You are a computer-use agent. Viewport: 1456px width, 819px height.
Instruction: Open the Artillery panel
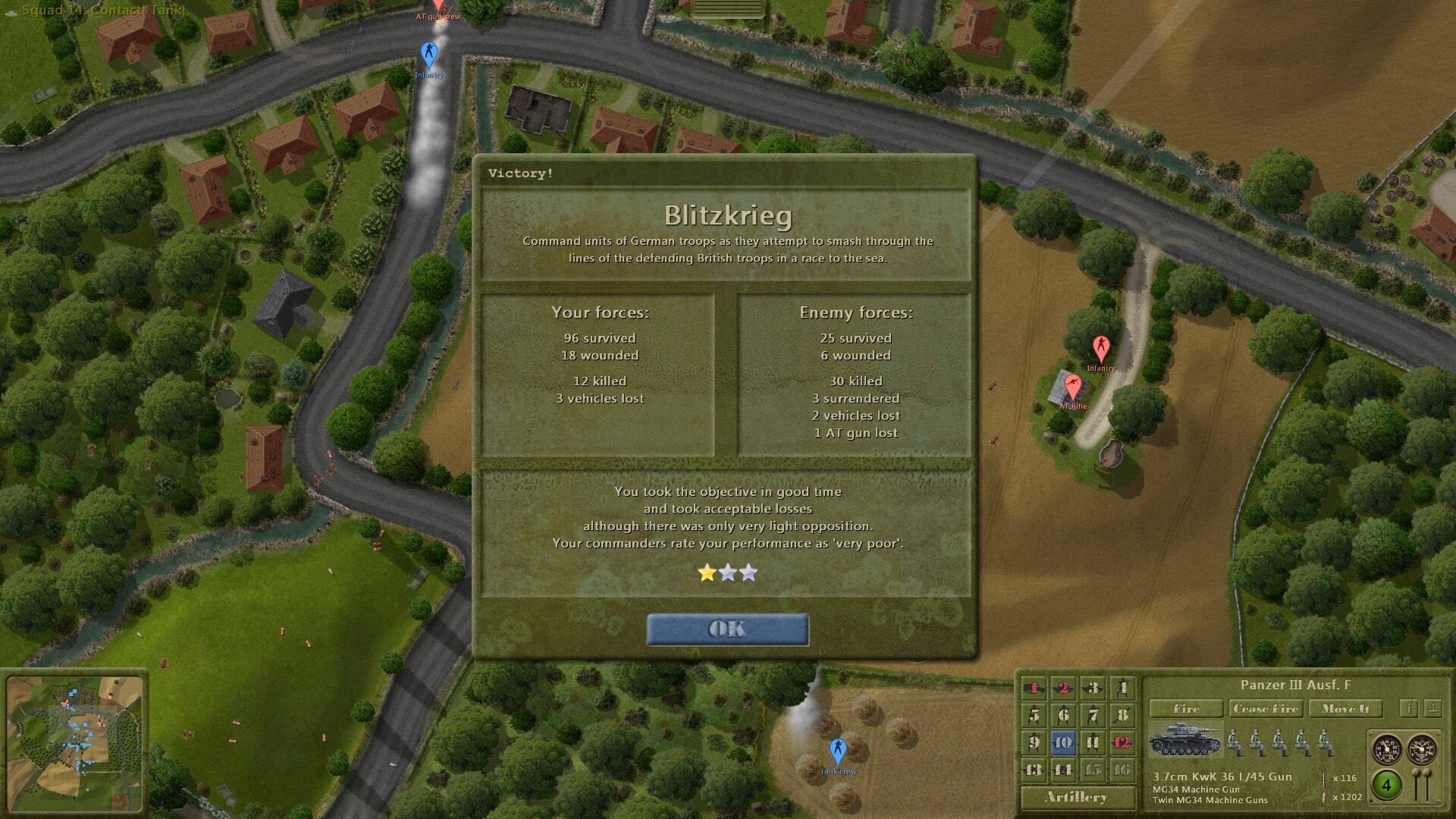[x=1076, y=797]
